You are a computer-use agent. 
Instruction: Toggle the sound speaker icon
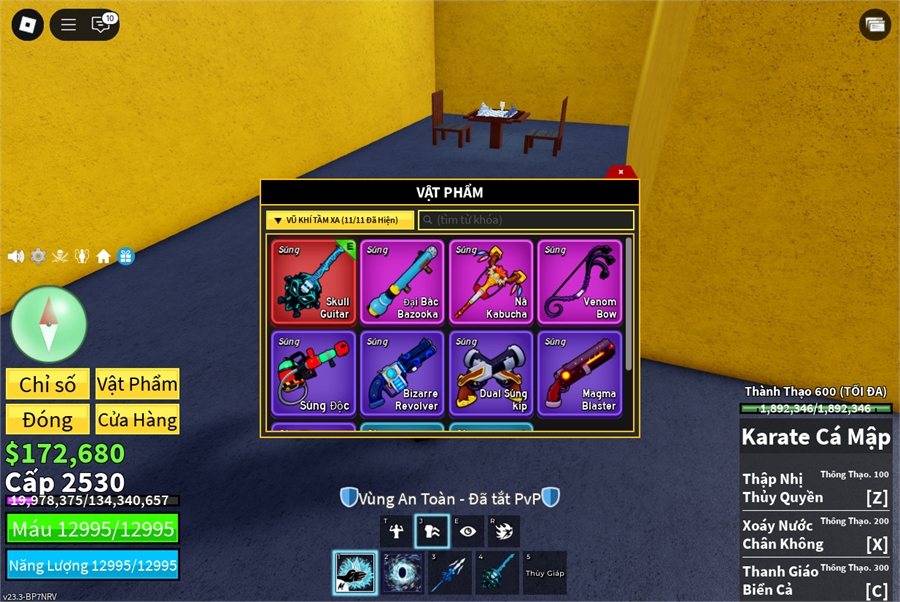tap(16, 256)
